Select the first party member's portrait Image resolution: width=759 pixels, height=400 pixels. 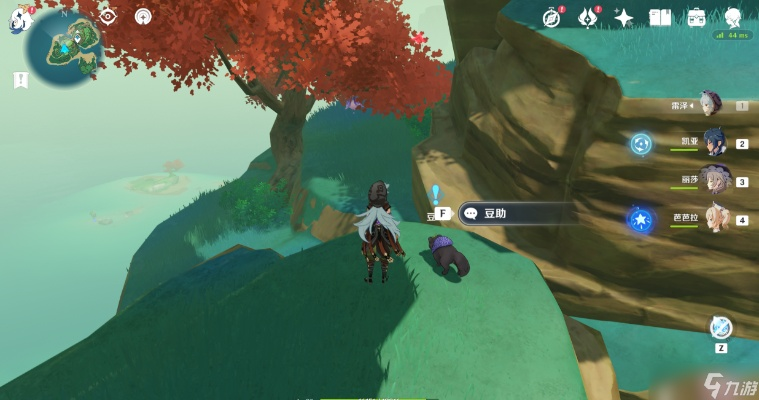coord(710,104)
